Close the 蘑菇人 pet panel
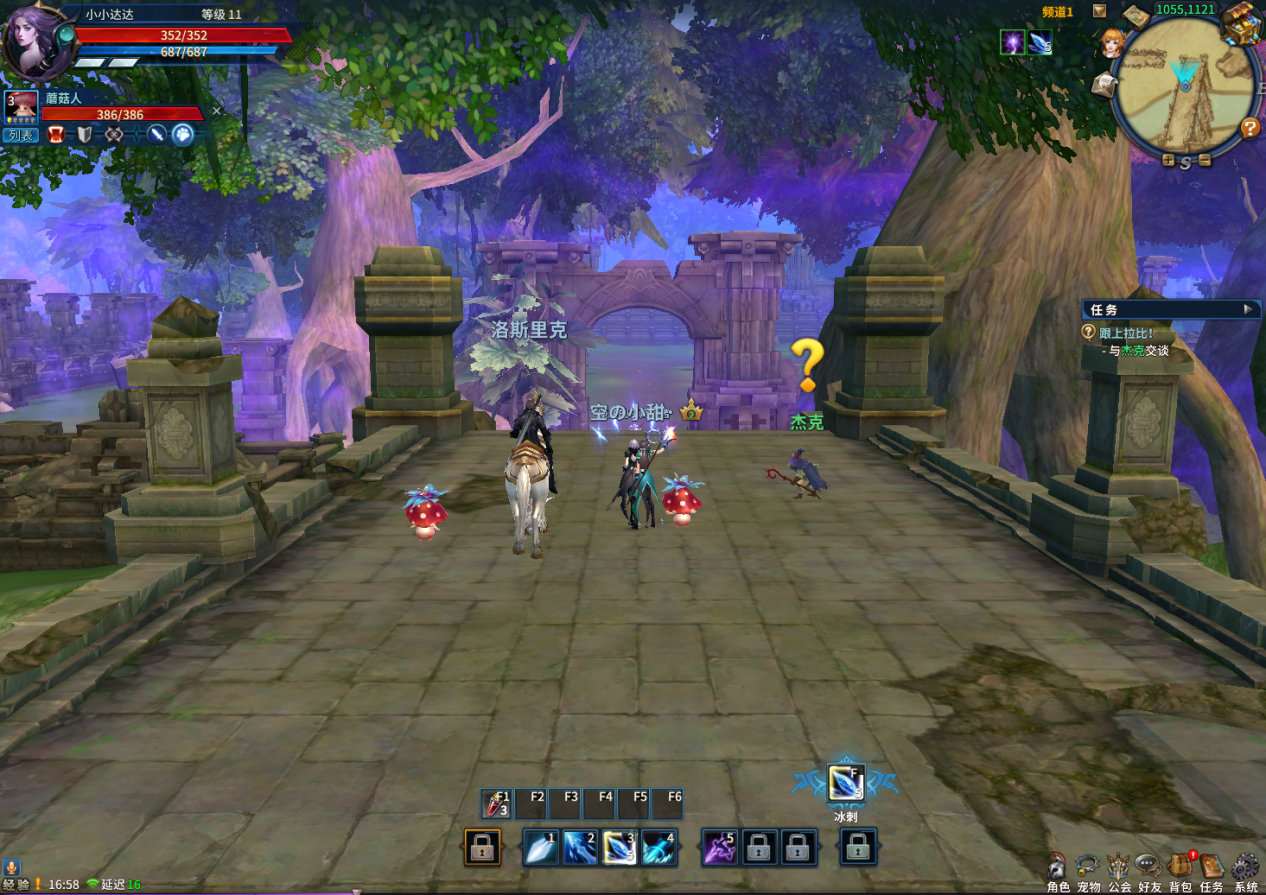The image size is (1266, 895). [x=216, y=111]
